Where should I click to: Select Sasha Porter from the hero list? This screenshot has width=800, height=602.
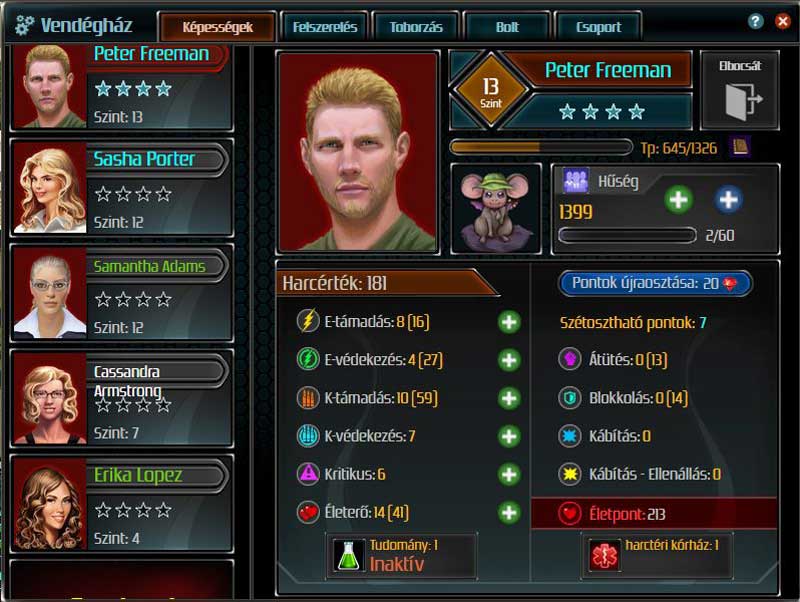121,186
